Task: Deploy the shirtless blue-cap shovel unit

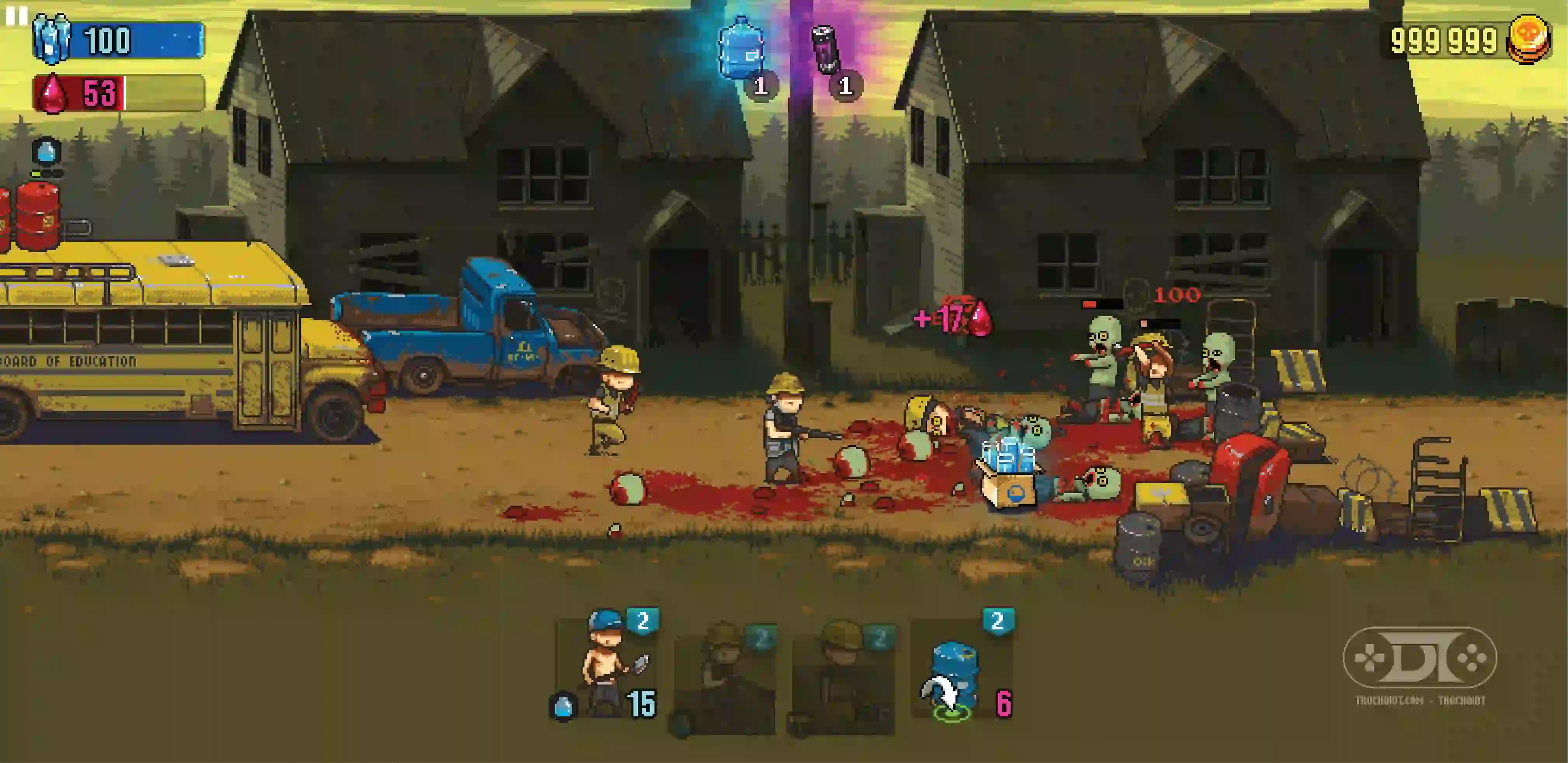Action: coord(606,669)
